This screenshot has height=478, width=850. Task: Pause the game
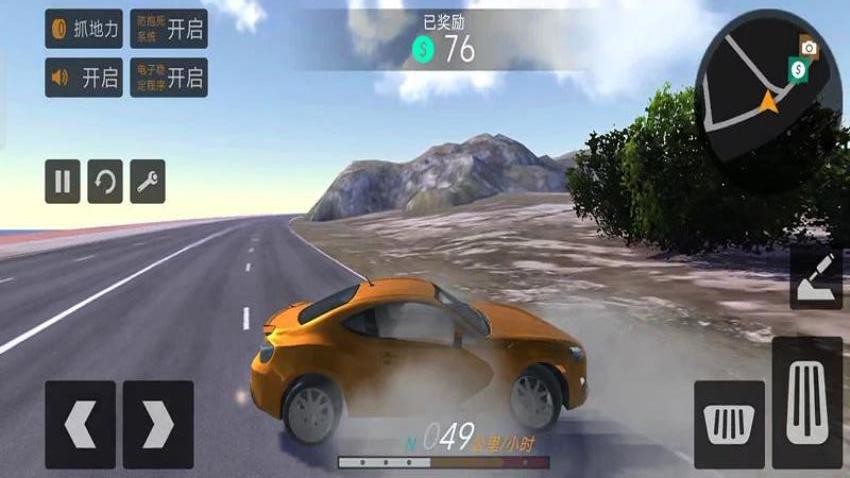tap(62, 181)
